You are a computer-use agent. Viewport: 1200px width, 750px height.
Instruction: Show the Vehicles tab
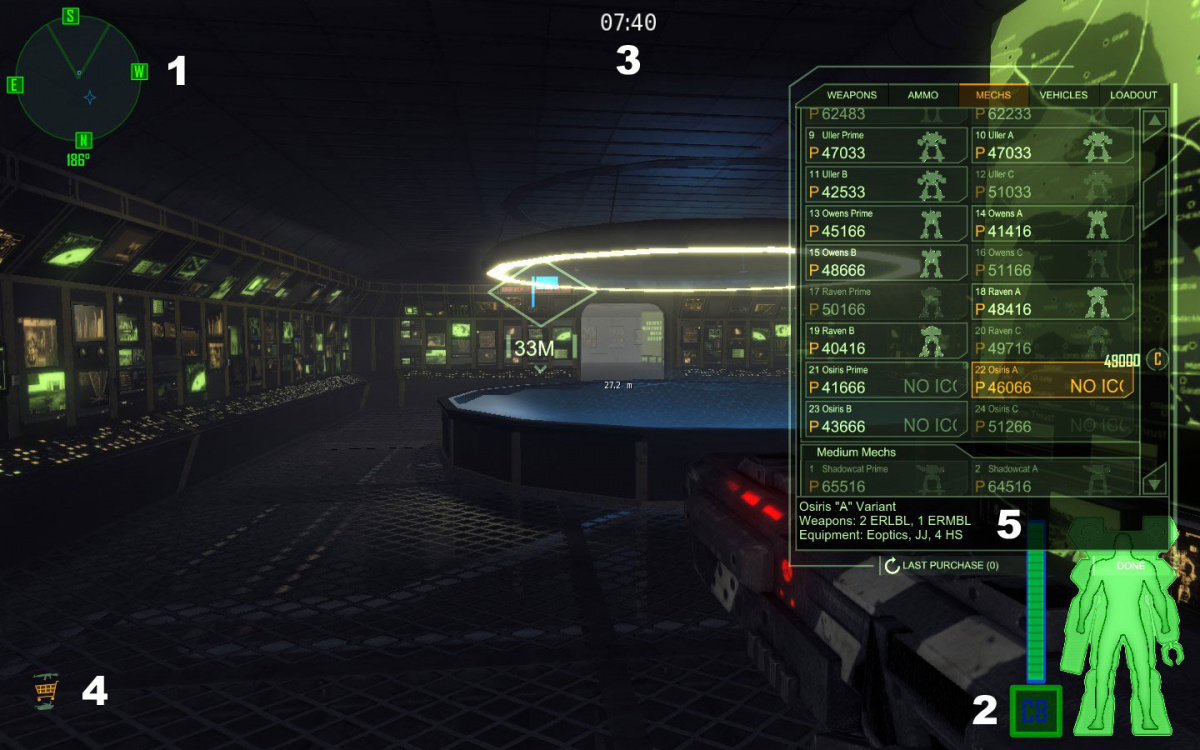coord(1063,95)
